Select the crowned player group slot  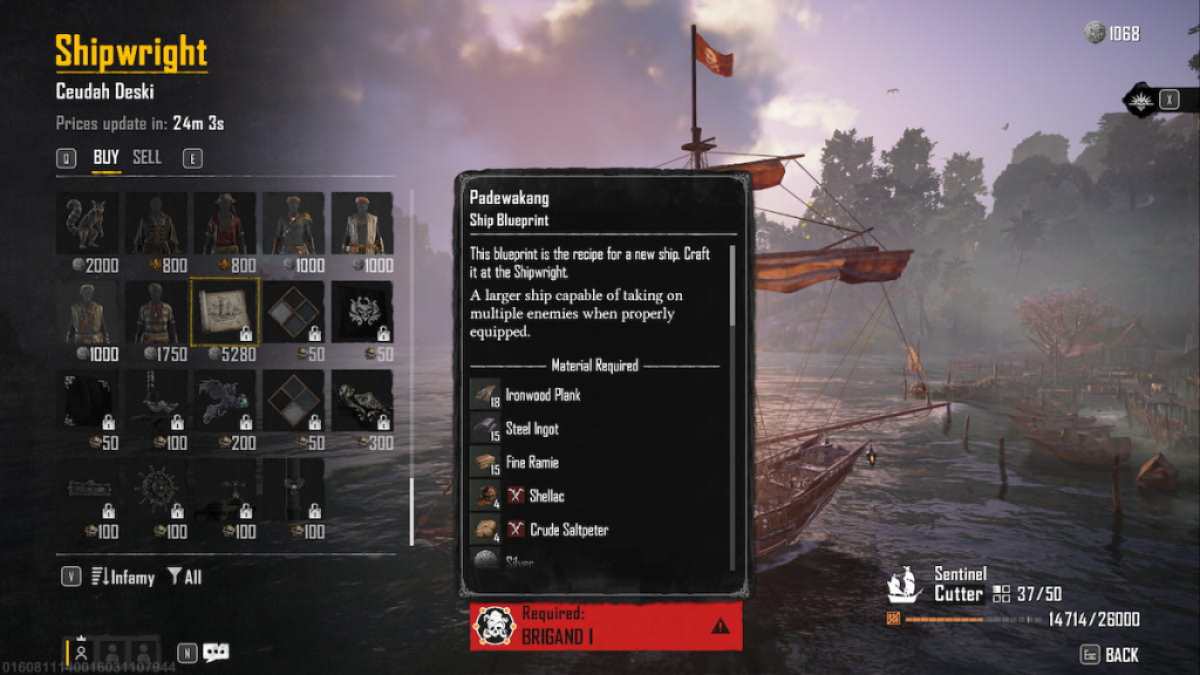pyautogui.click(x=80, y=652)
